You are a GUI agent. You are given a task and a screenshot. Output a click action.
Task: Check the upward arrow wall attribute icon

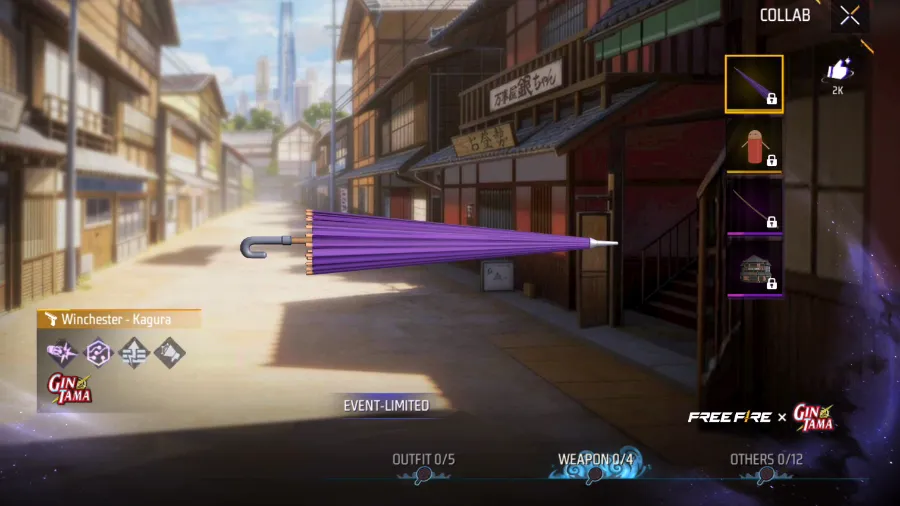pos(134,352)
